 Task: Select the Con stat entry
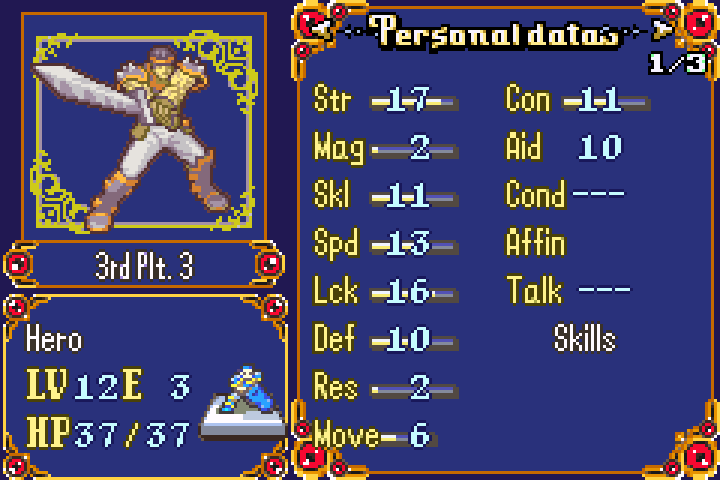click(x=576, y=100)
